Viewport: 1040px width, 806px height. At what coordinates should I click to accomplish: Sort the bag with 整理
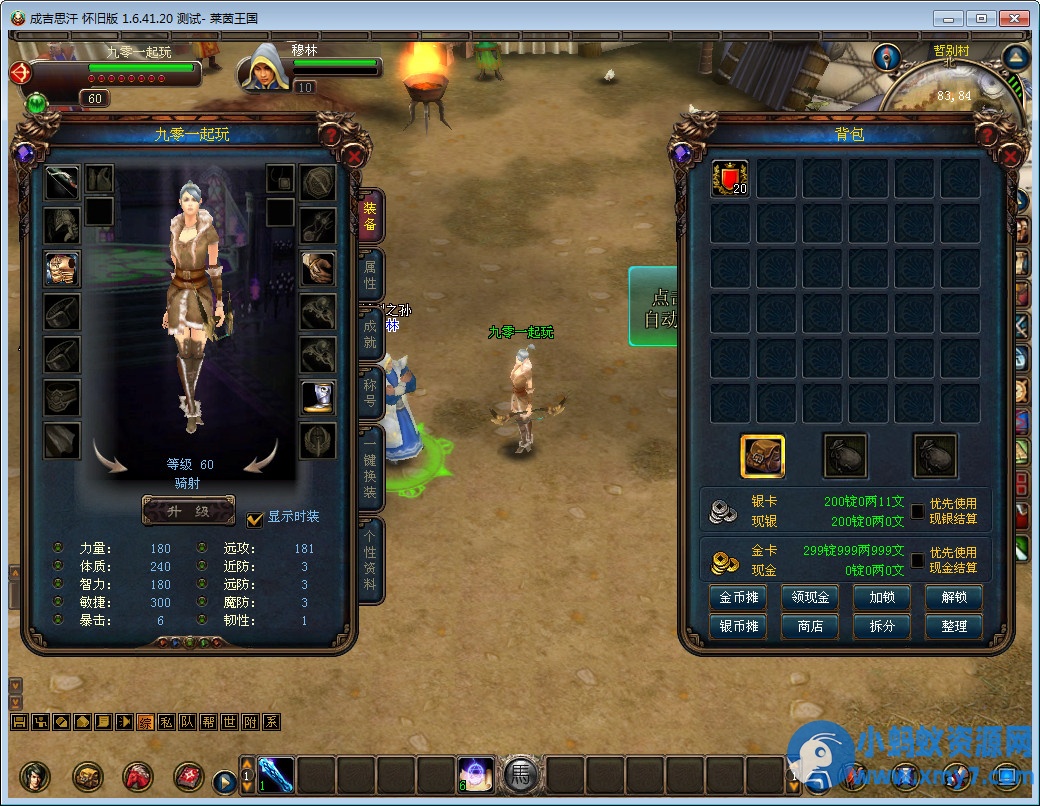coord(954,626)
